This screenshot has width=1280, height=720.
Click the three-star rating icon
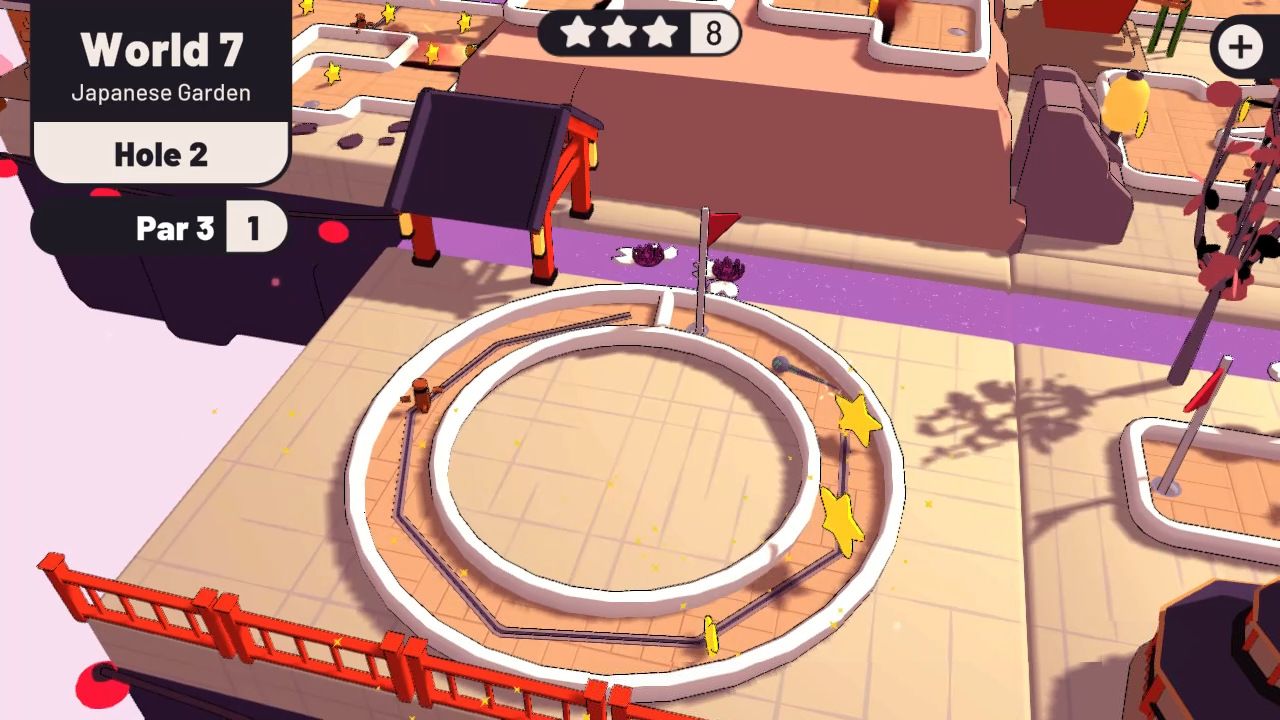click(620, 33)
